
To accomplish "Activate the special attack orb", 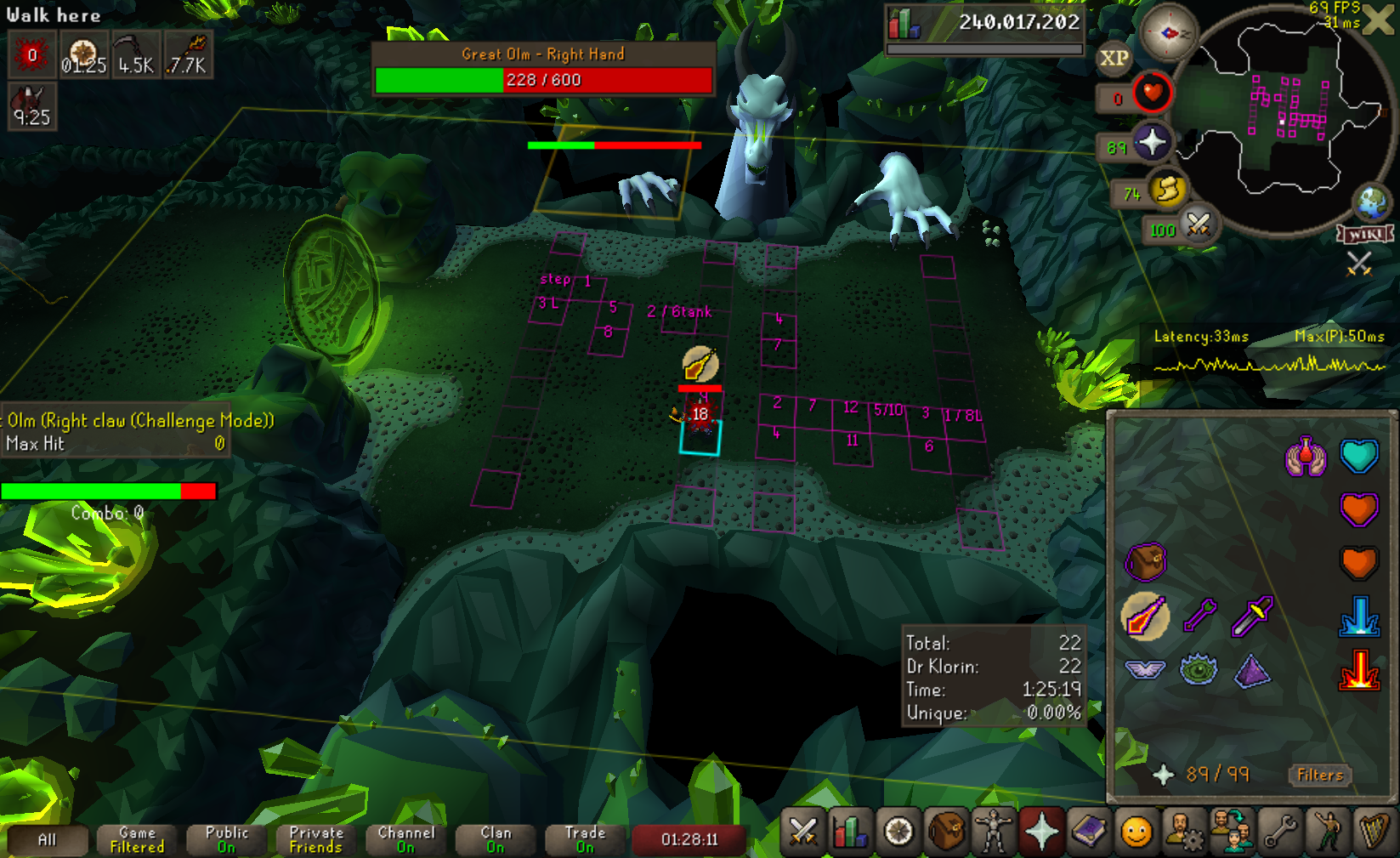I will point(1199,224).
